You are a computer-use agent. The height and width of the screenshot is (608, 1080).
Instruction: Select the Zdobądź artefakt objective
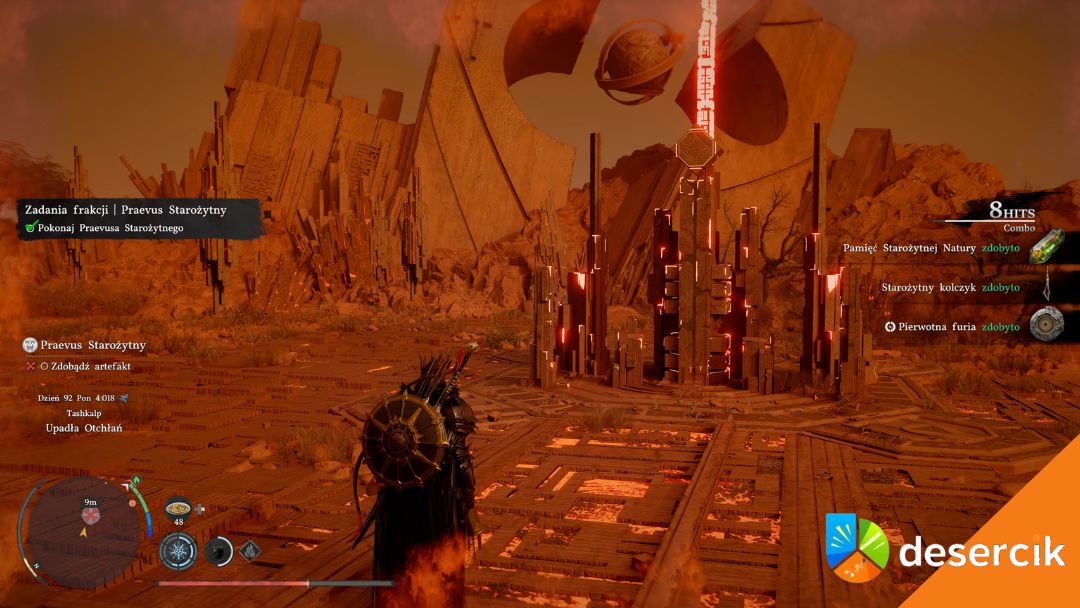(85, 366)
